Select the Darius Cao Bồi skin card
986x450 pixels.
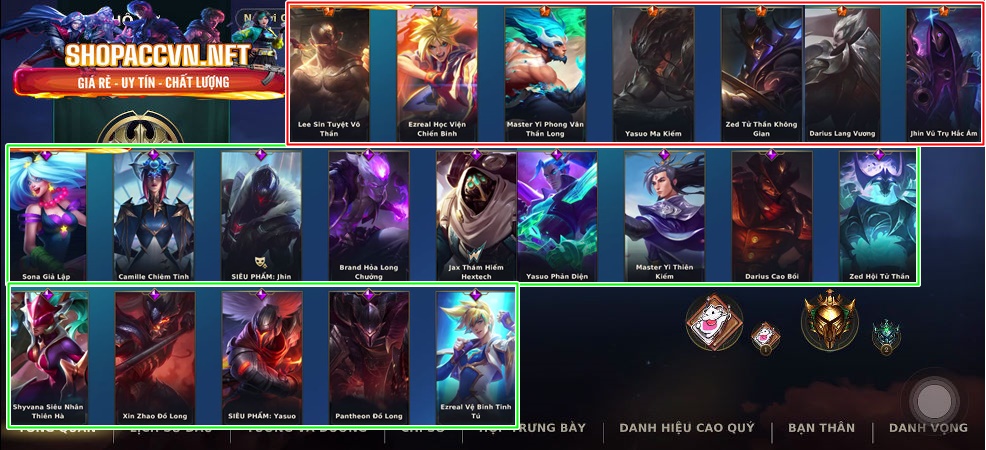[x=771, y=214]
